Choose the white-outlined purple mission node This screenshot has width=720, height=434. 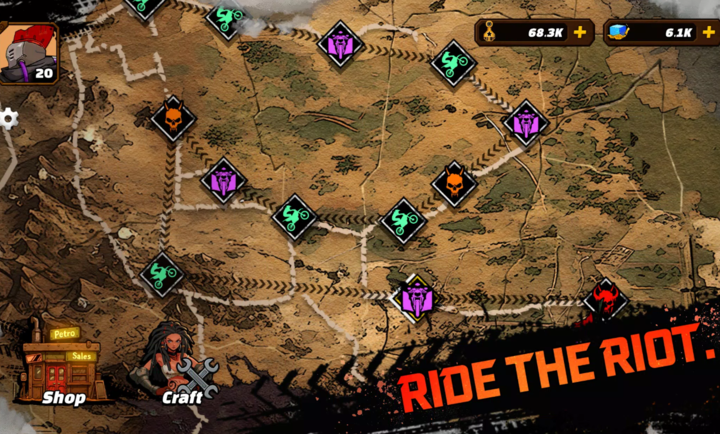point(415,298)
